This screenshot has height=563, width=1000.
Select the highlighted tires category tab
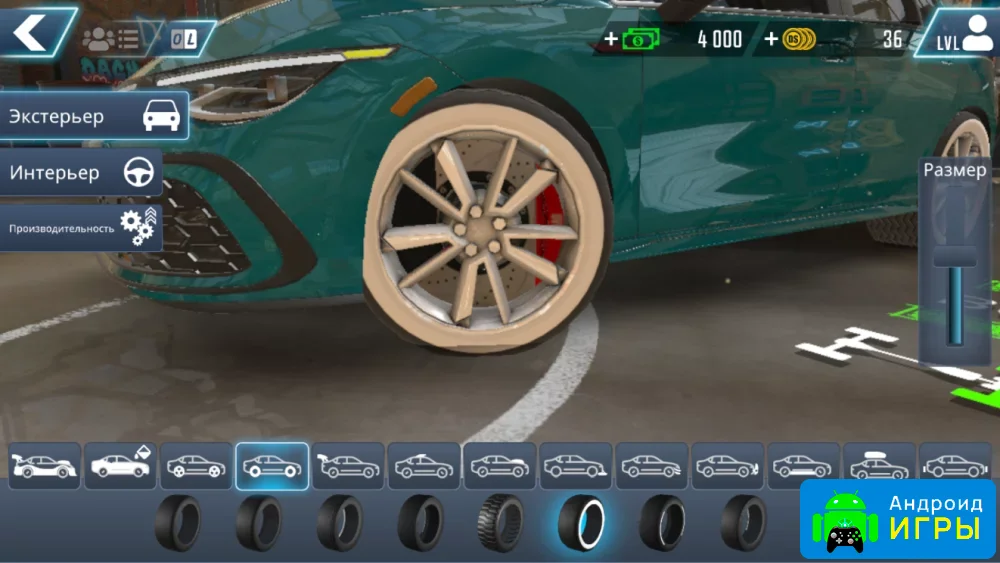[273, 466]
